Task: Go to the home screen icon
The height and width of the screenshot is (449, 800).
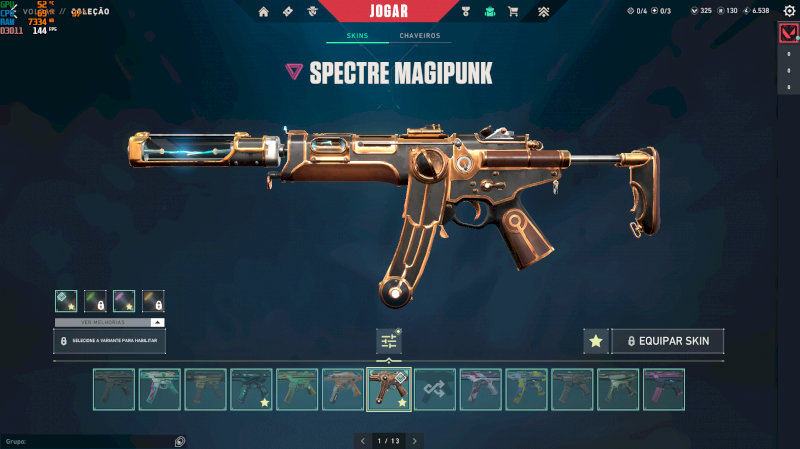Action: pyautogui.click(x=264, y=12)
